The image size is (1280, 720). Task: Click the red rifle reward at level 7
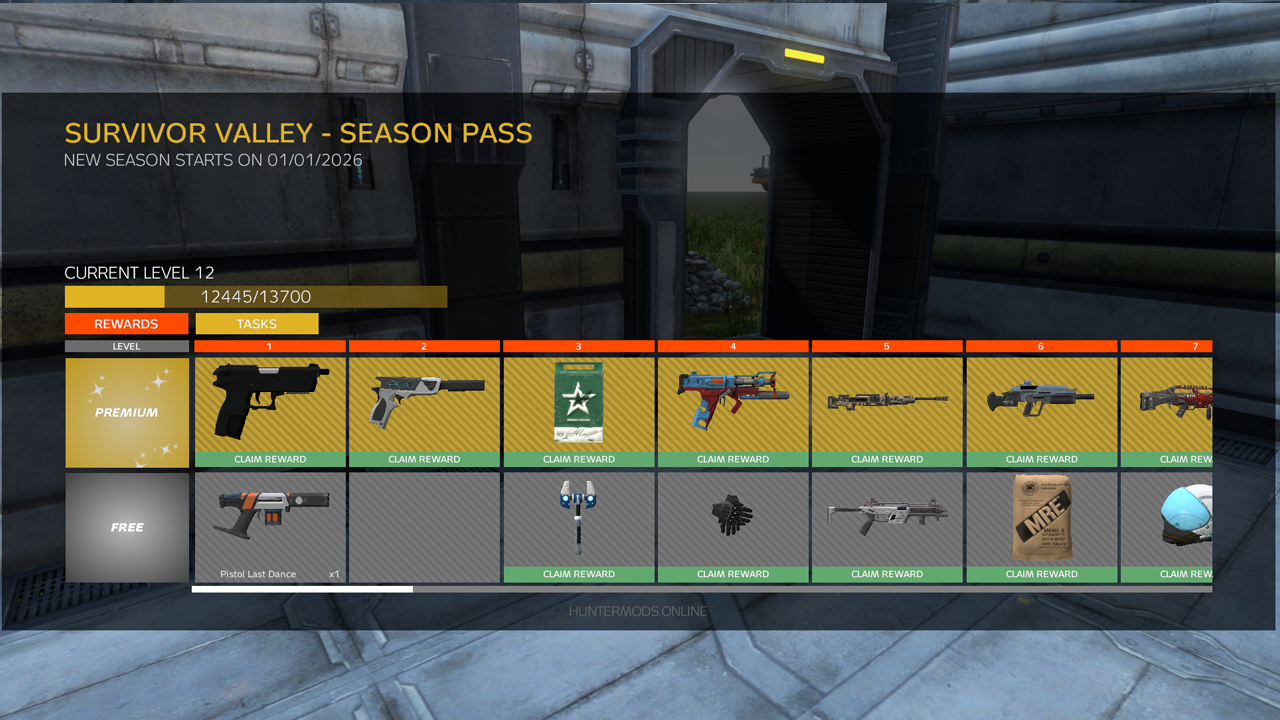tap(1180, 400)
